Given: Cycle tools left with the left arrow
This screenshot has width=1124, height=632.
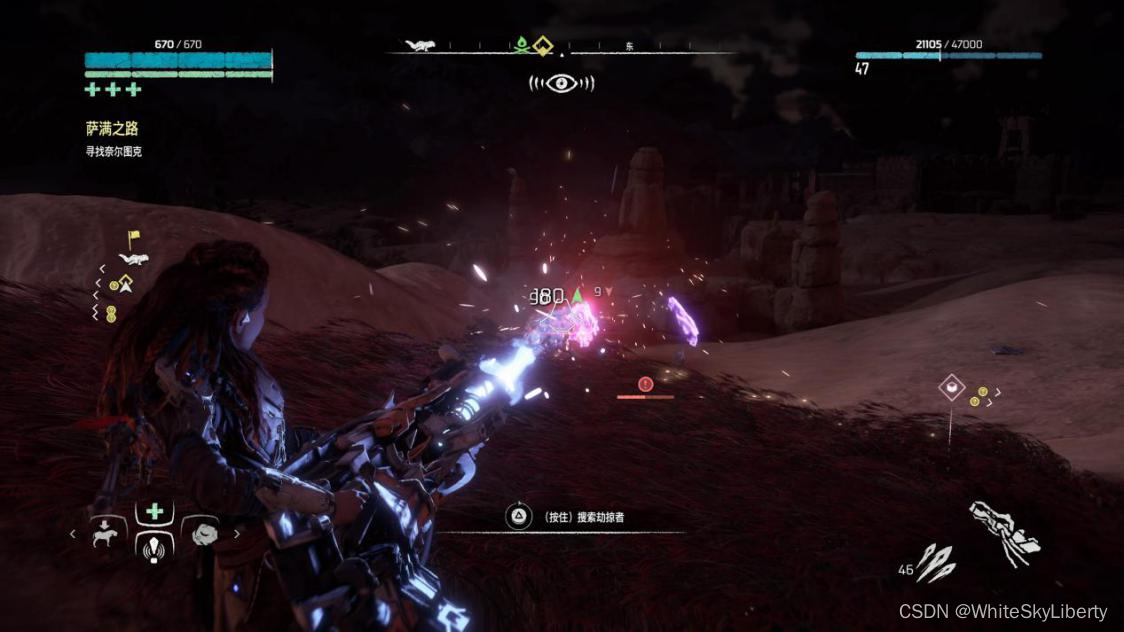Looking at the screenshot, I should point(73,534).
